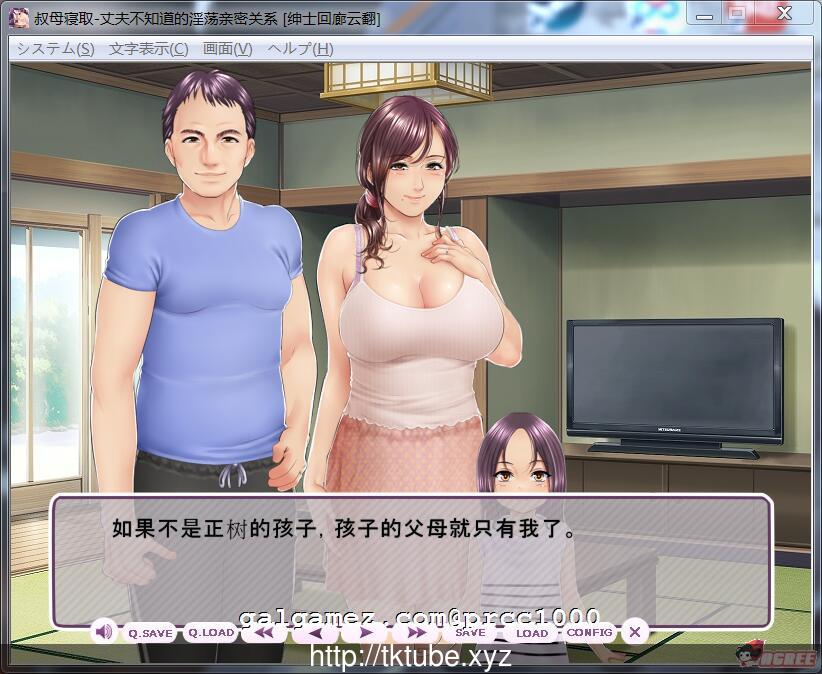Minimize the game window

[703, 13]
